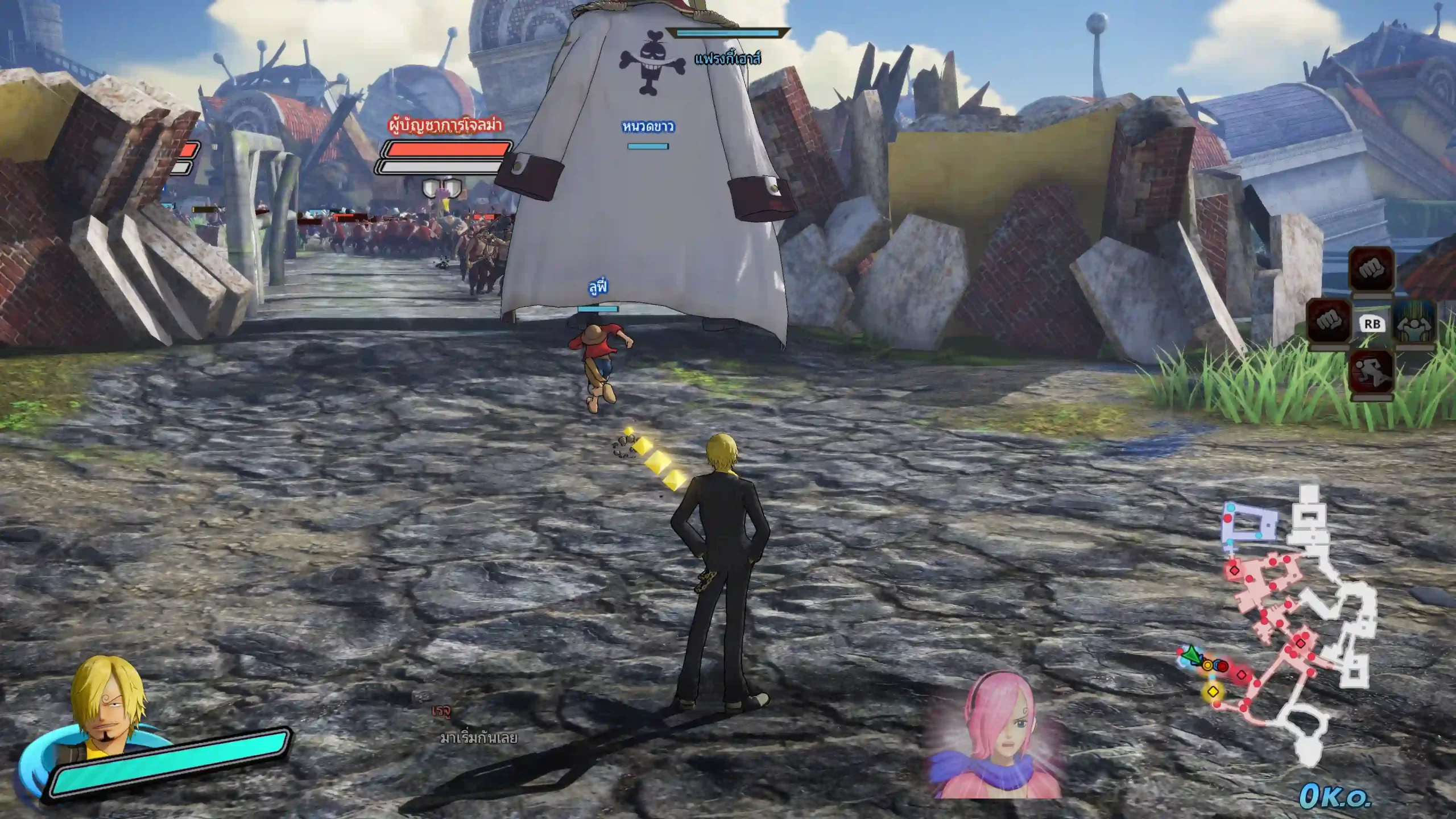Use the blue flexing figure power-up skill

pos(1414,322)
